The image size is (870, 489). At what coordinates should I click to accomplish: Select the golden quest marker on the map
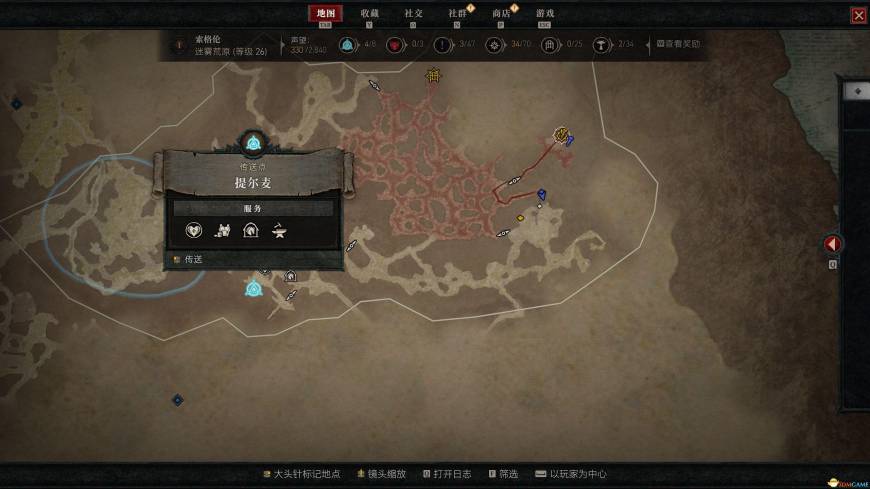[x=562, y=134]
